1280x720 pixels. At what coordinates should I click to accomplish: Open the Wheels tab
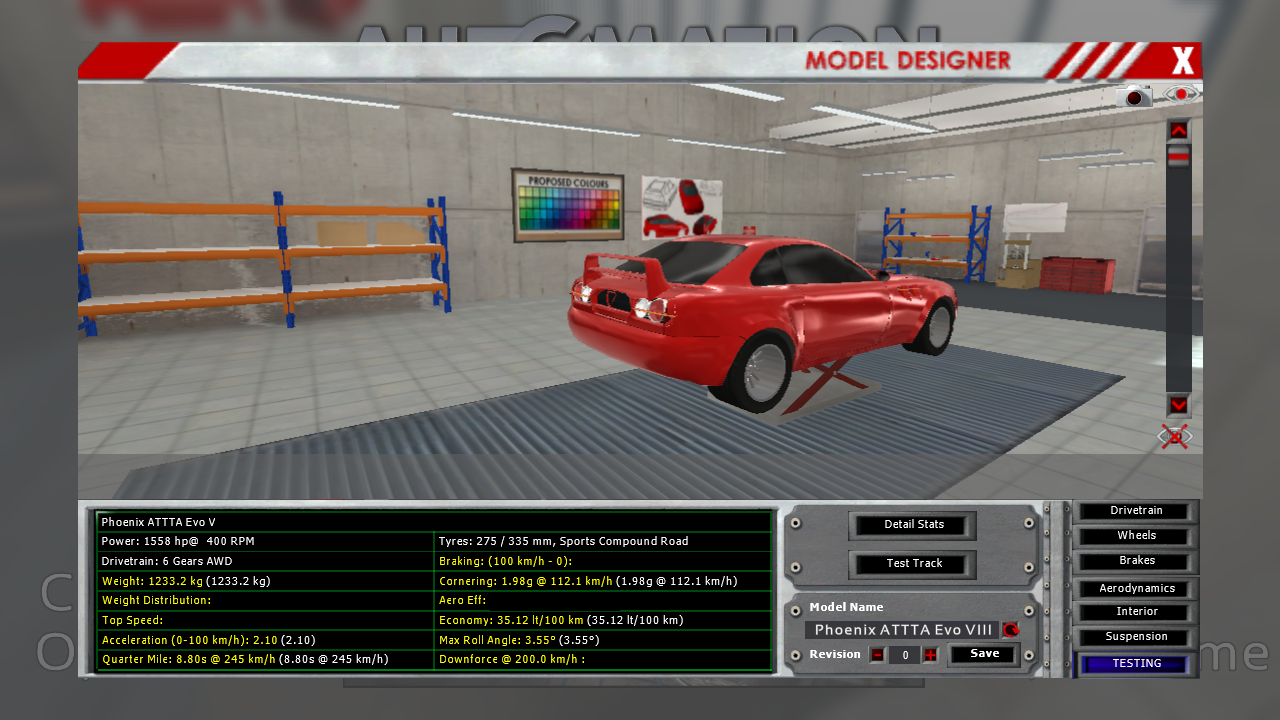click(x=1136, y=536)
